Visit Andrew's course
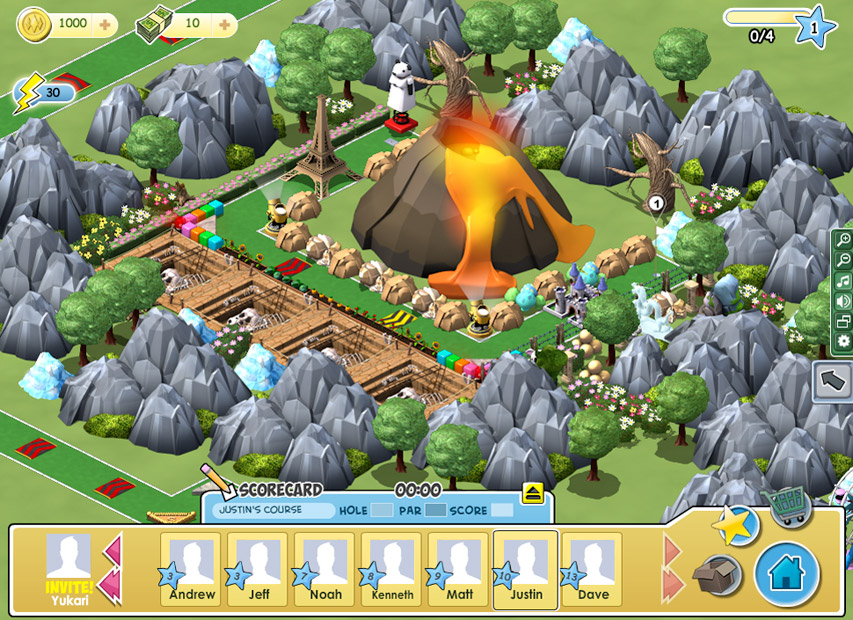 tap(192, 568)
